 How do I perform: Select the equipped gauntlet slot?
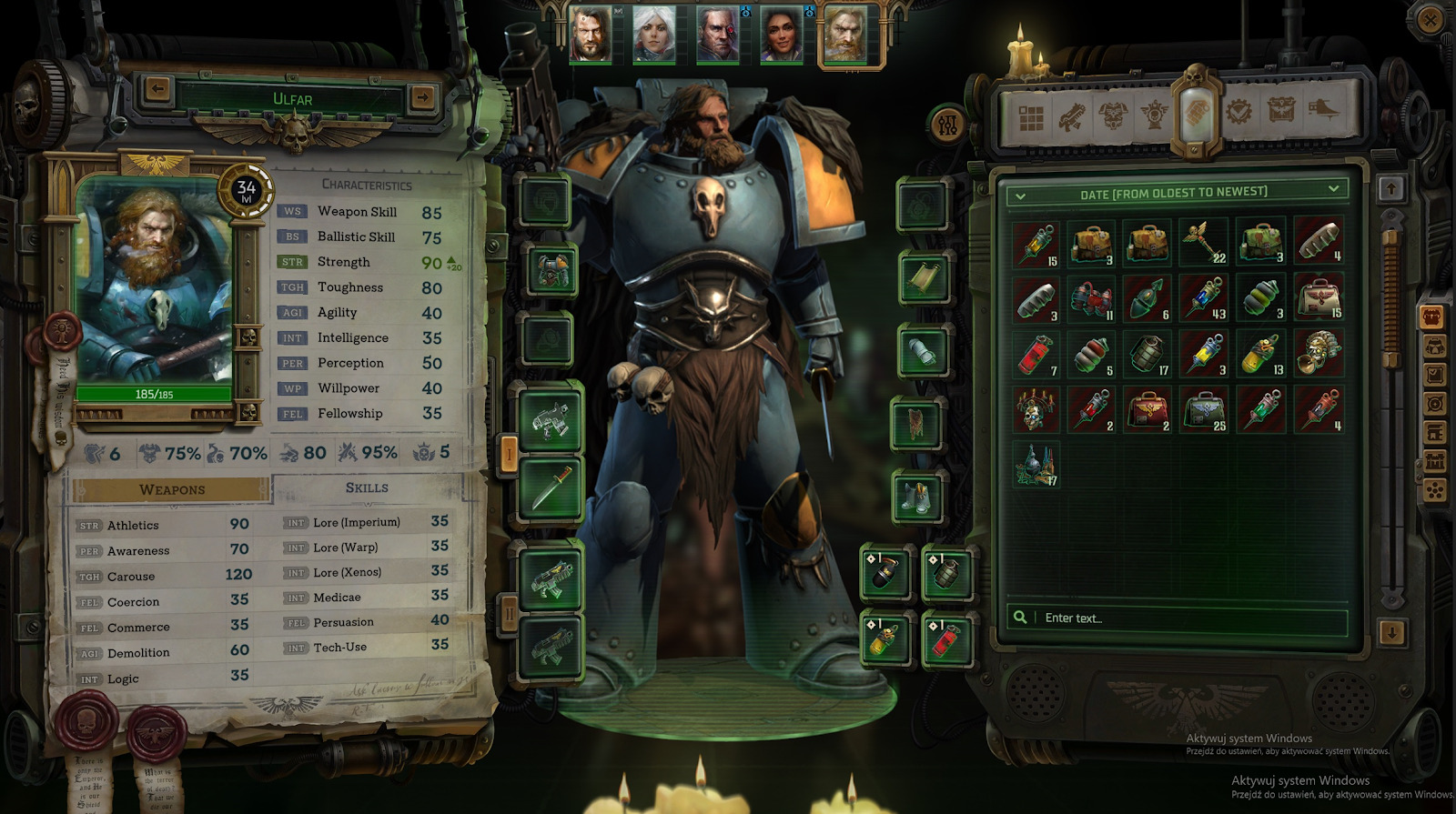tap(922, 351)
